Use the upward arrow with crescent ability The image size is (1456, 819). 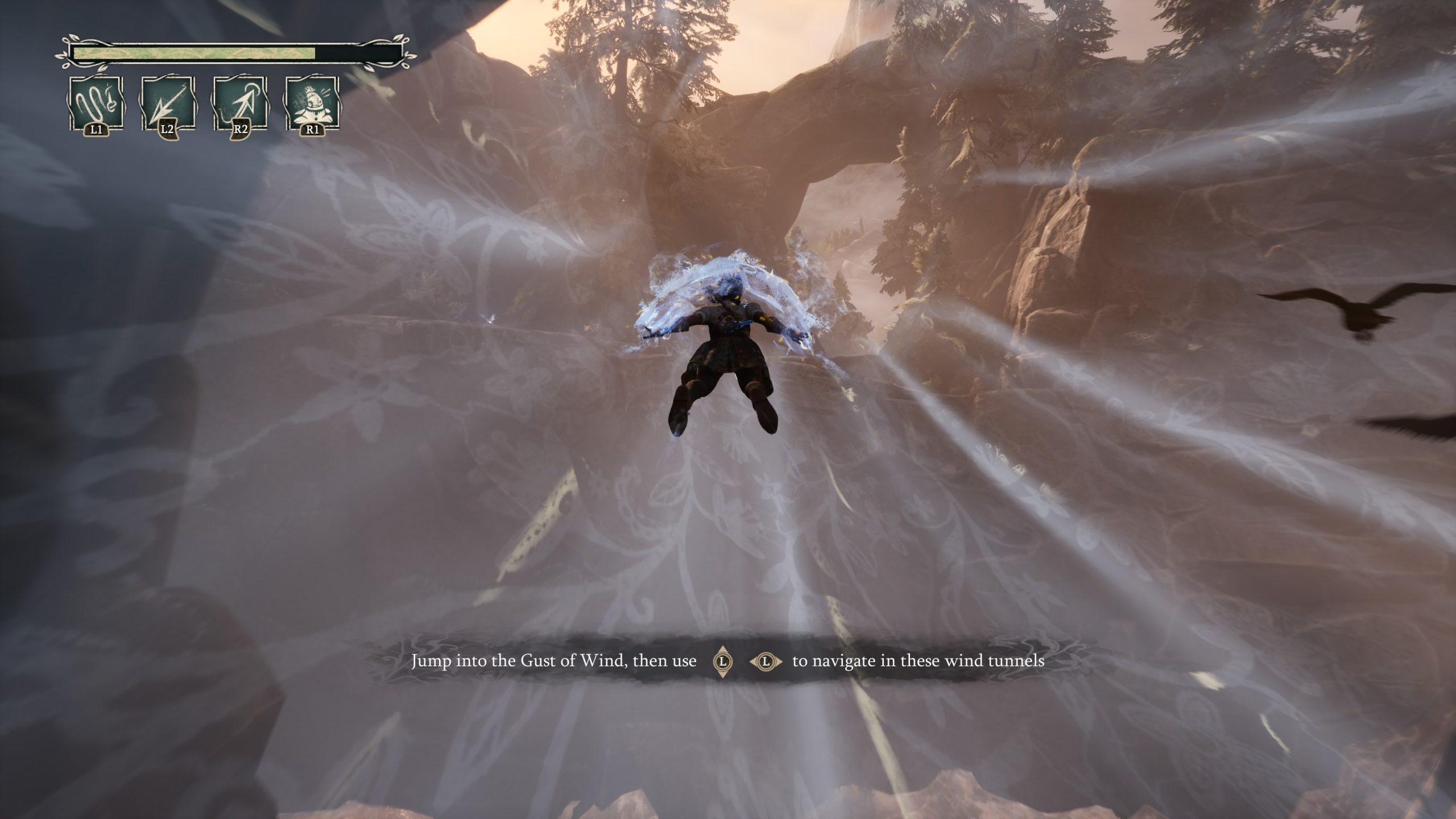click(240, 104)
